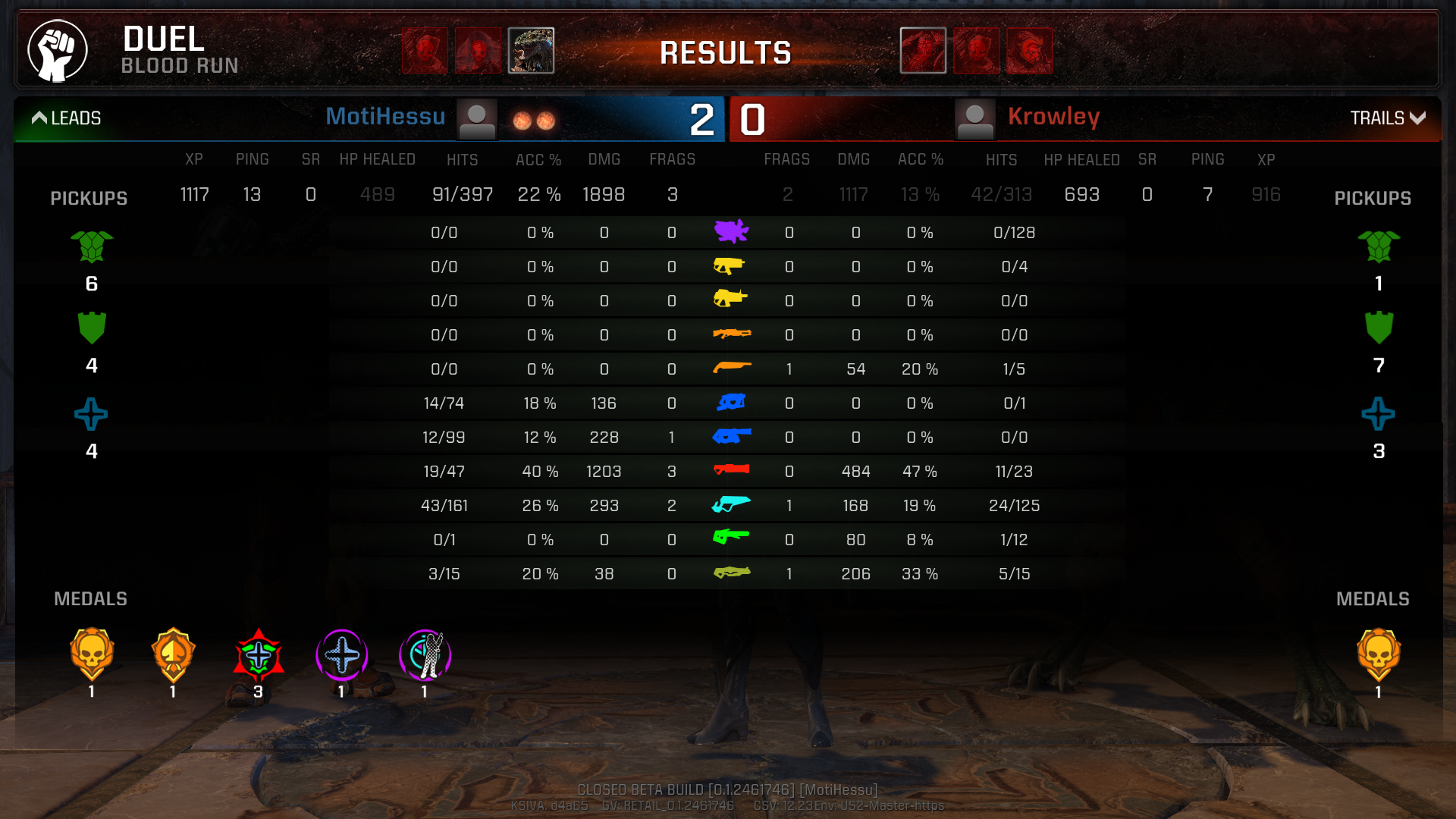The image size is (1456, 819).
Task: Expand the LEADS arrow toggle
Action: (39, 118)
